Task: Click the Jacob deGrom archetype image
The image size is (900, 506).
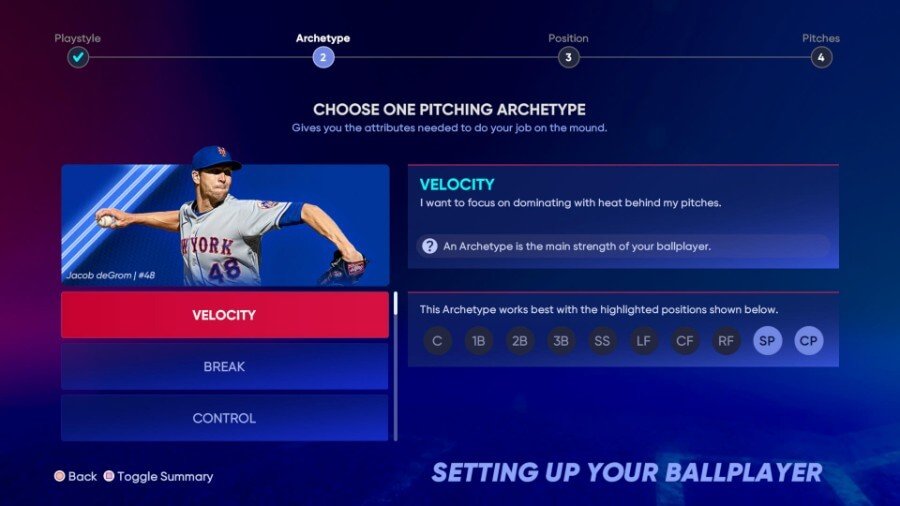Action: click(225, 225)
